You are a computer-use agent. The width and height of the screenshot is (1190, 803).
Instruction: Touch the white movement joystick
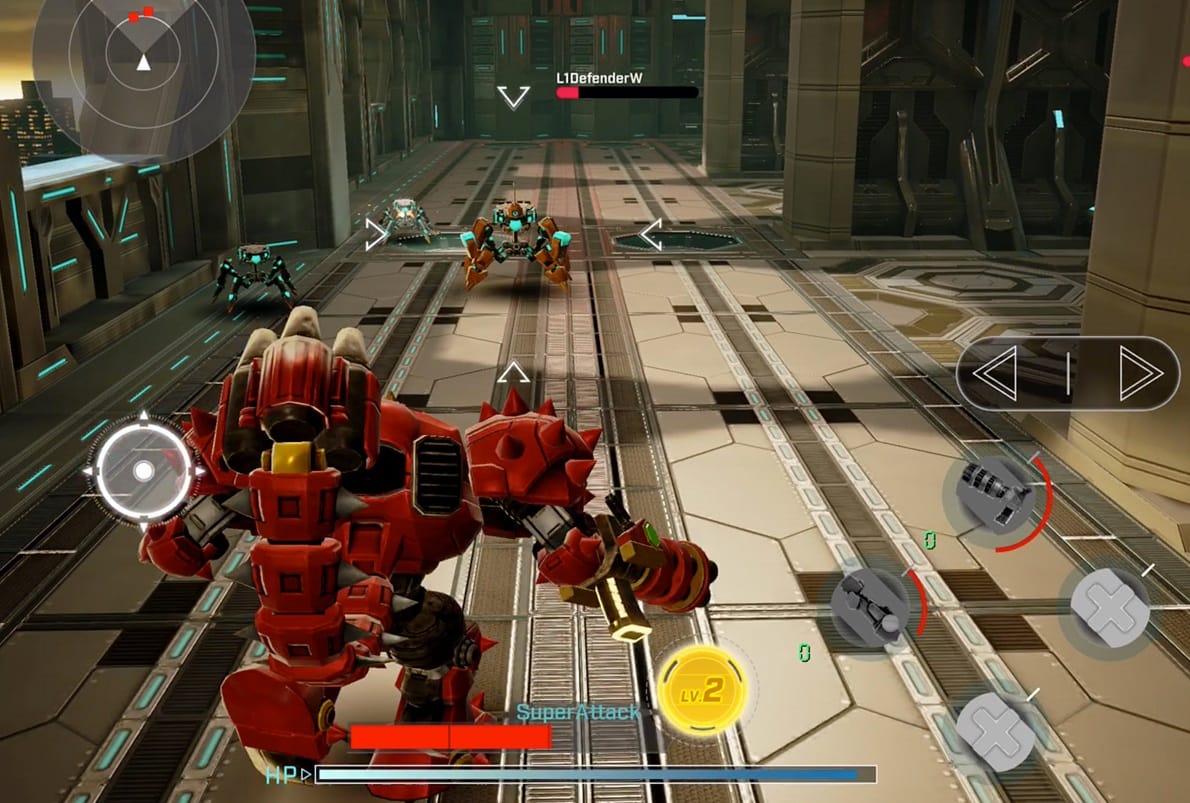pyautogui.click(x=143, y=470)
